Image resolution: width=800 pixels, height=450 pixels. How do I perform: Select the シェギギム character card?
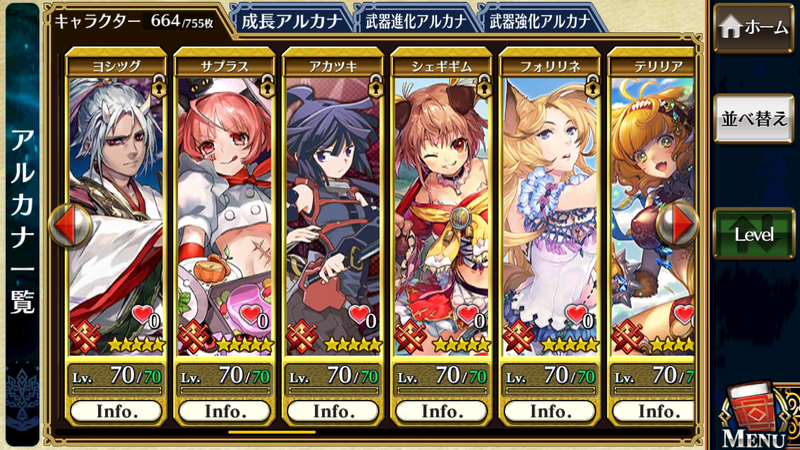(x=442, y=210)
